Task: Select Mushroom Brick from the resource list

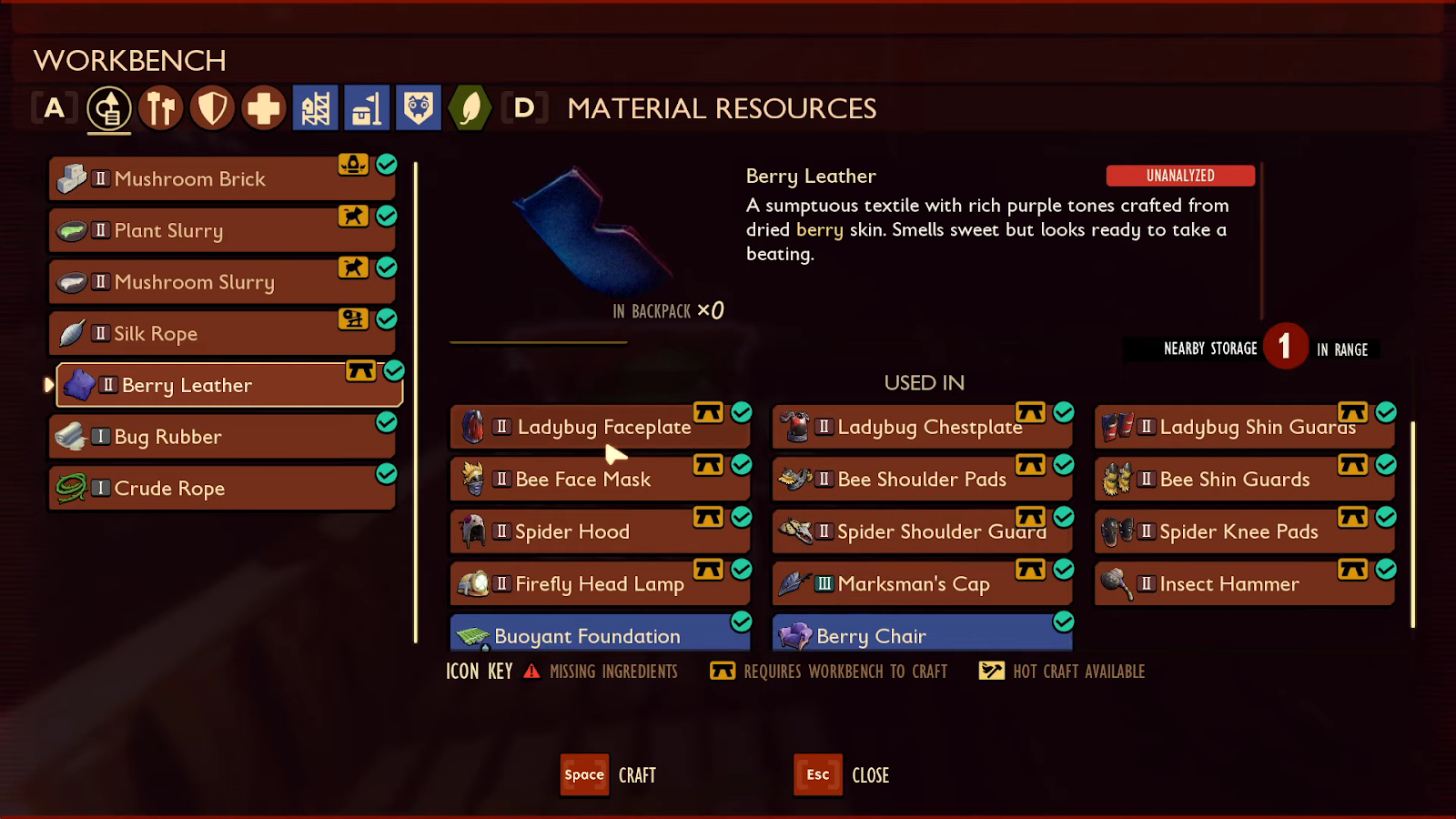Action: pyautogui.click(x=221, y=179)
